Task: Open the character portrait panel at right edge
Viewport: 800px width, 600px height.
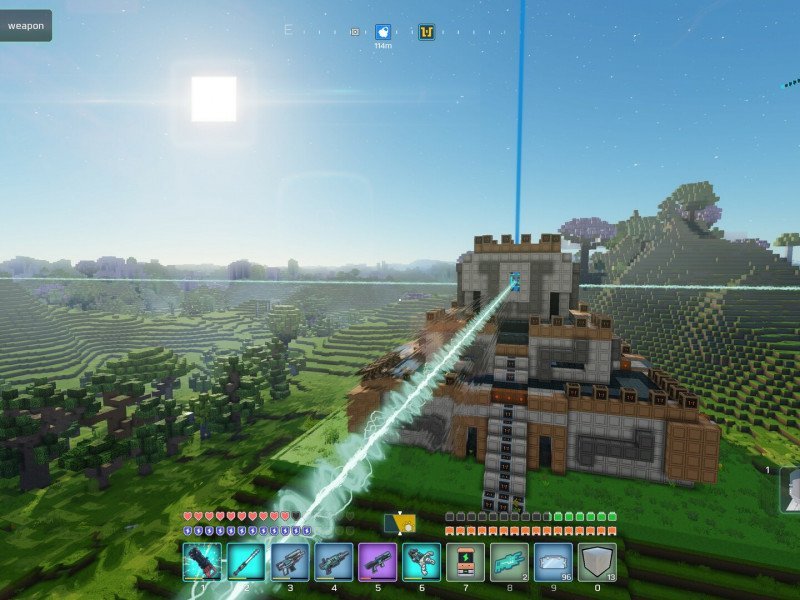Action: (790, 490)
